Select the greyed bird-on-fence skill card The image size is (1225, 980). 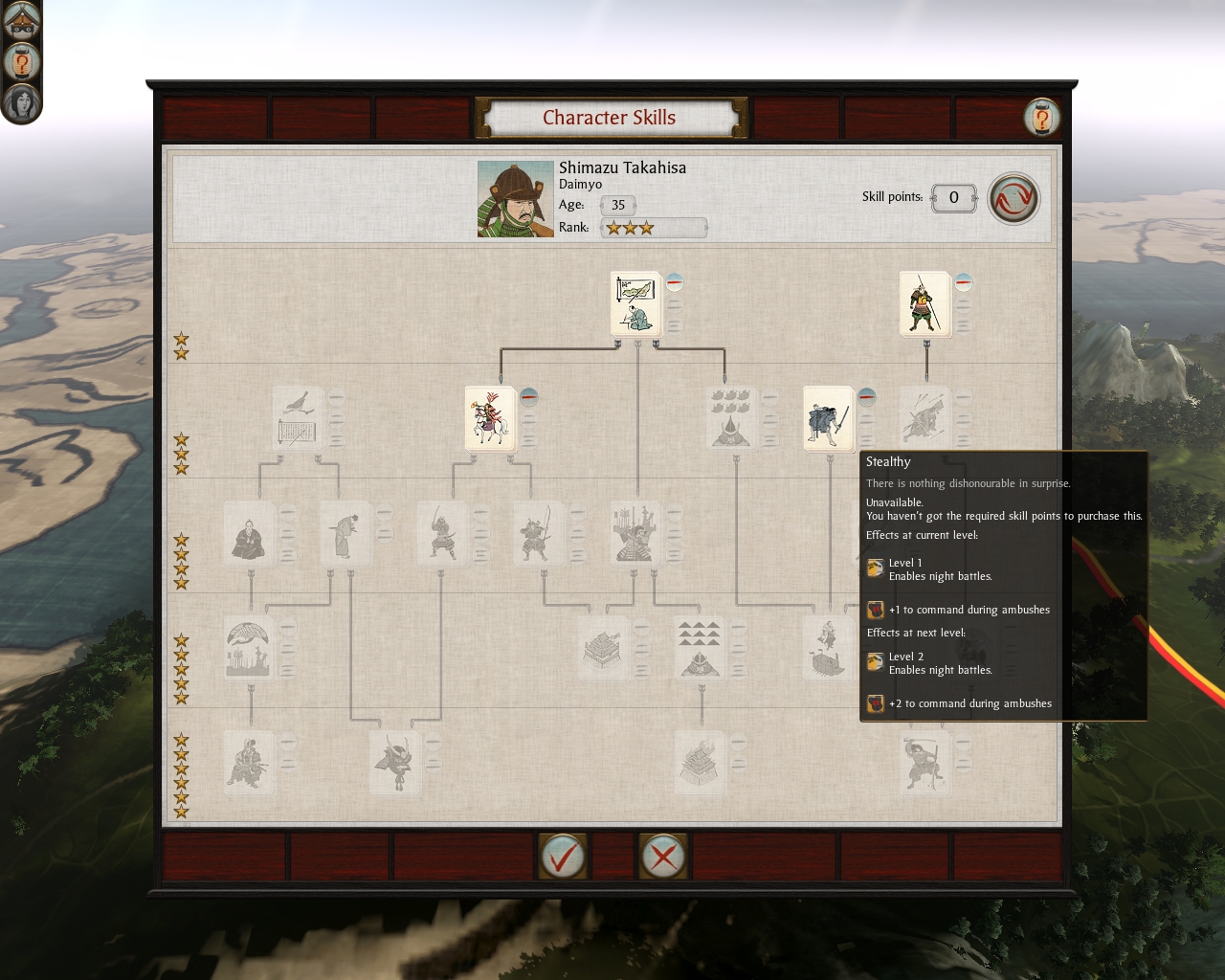(x=297, y=418)
